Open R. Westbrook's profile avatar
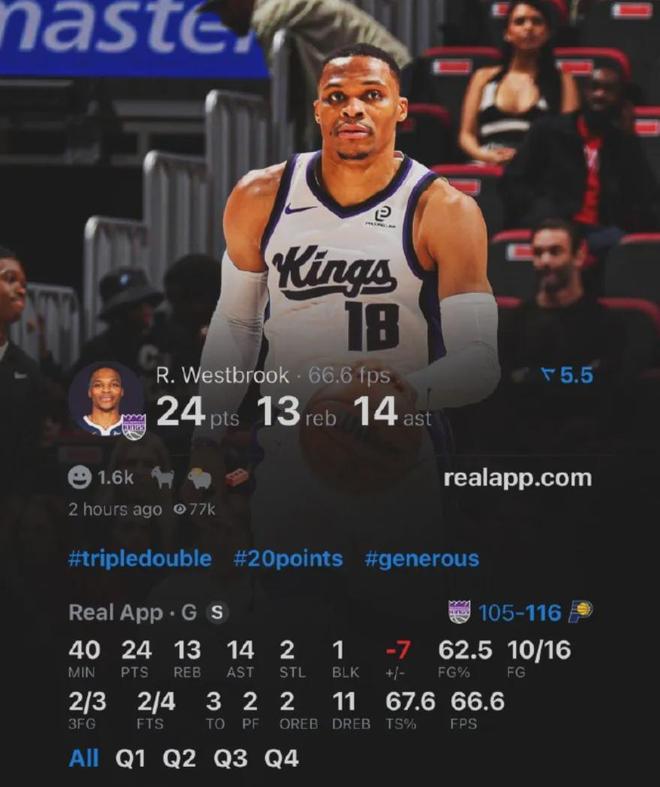Viewport: 660px width, 787px height. pos(106,400)
